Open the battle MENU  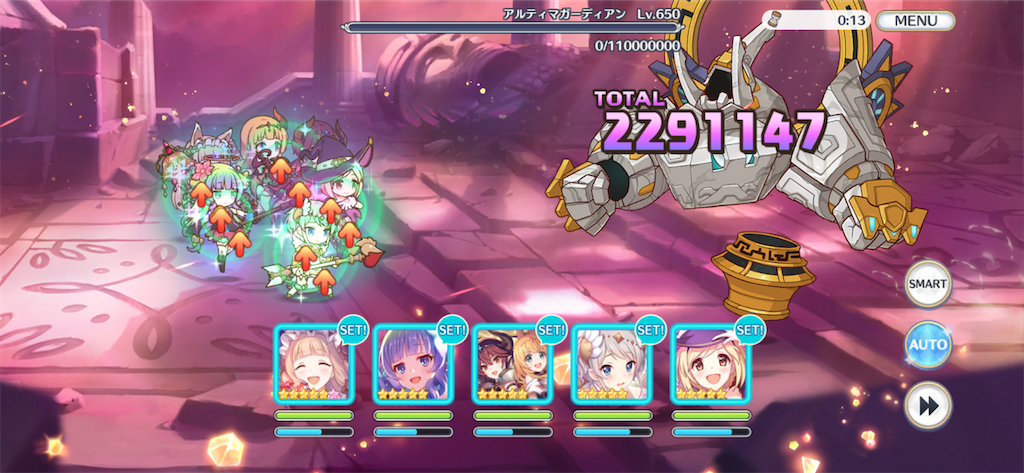(x=915, y=20)
